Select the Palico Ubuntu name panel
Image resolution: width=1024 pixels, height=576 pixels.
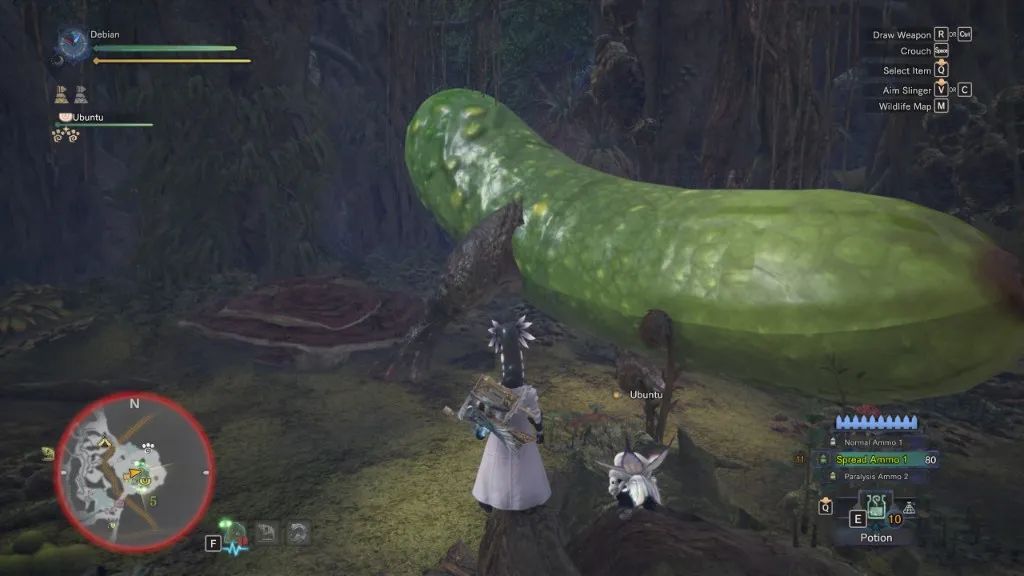point(86,117)
